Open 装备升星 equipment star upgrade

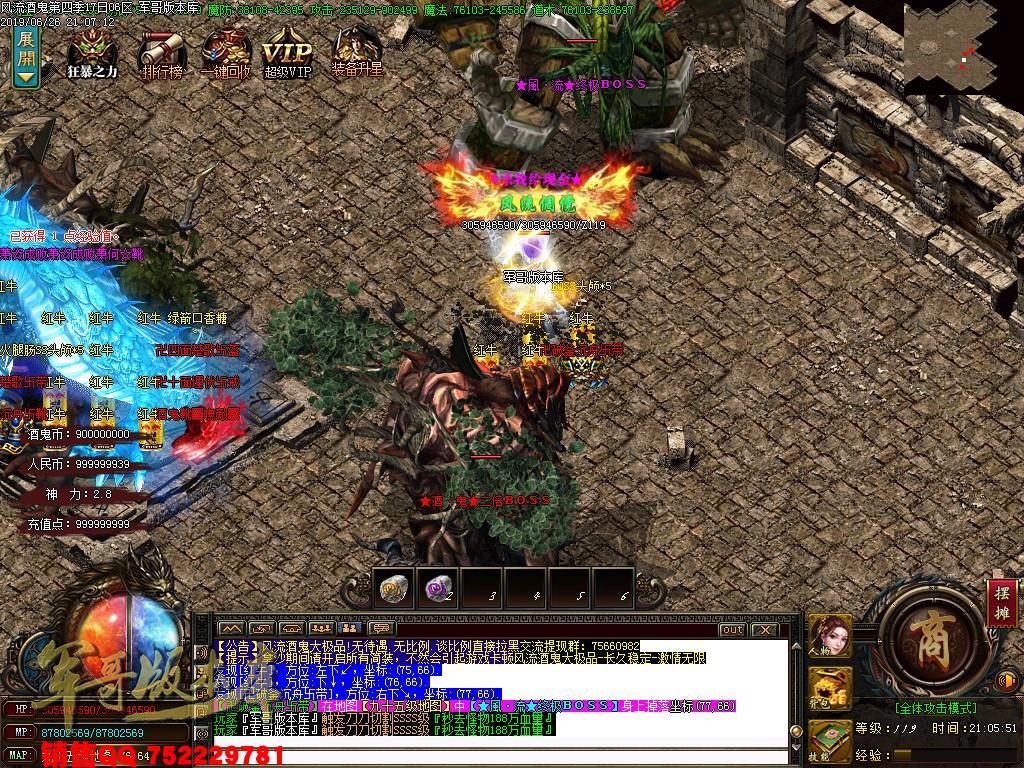pos(357,50)
